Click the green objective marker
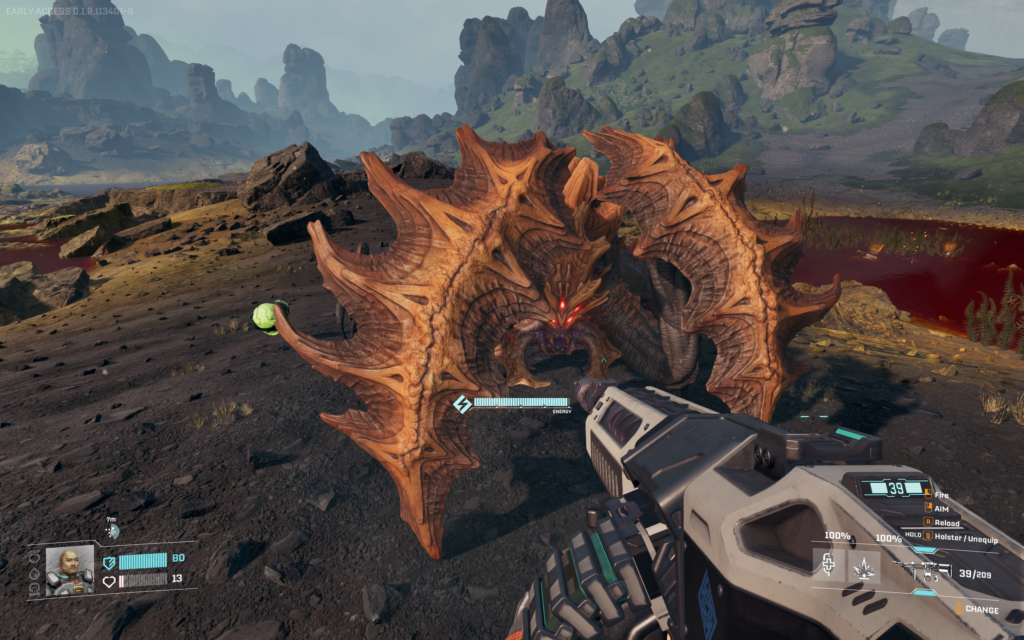1024x640 pixels. coord(264,316)
